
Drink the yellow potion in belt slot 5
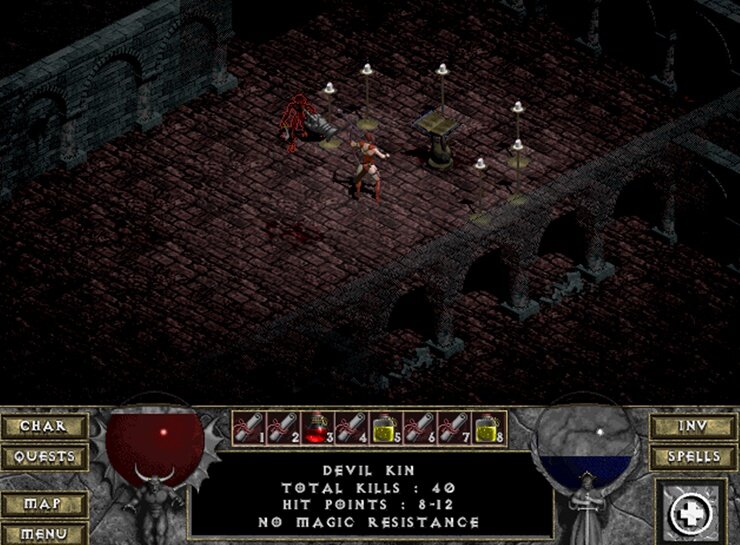pyautogui.click(x=386, y=426)
